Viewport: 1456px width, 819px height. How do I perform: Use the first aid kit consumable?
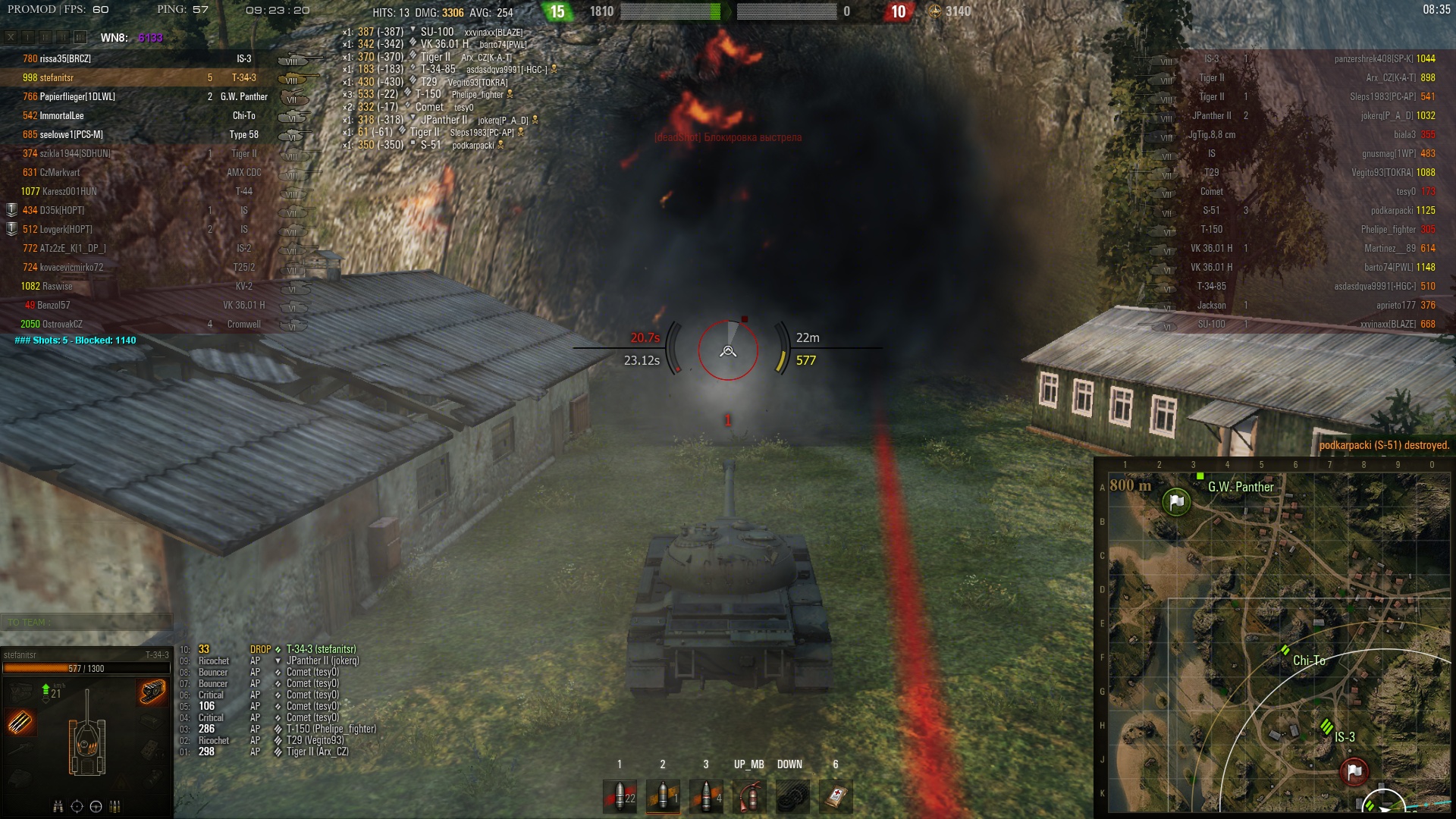(836, 796)
